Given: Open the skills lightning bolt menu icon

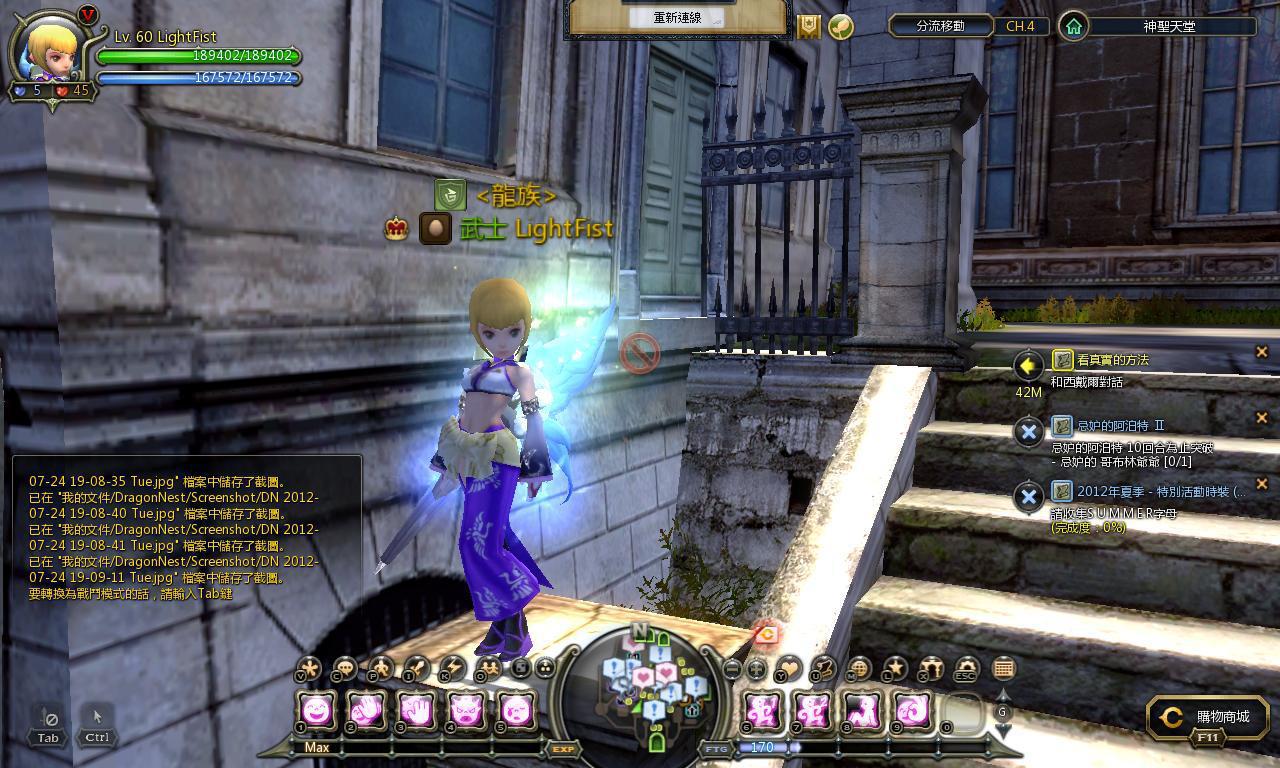Looking at the screenshot, I should (x=452, y=668).
